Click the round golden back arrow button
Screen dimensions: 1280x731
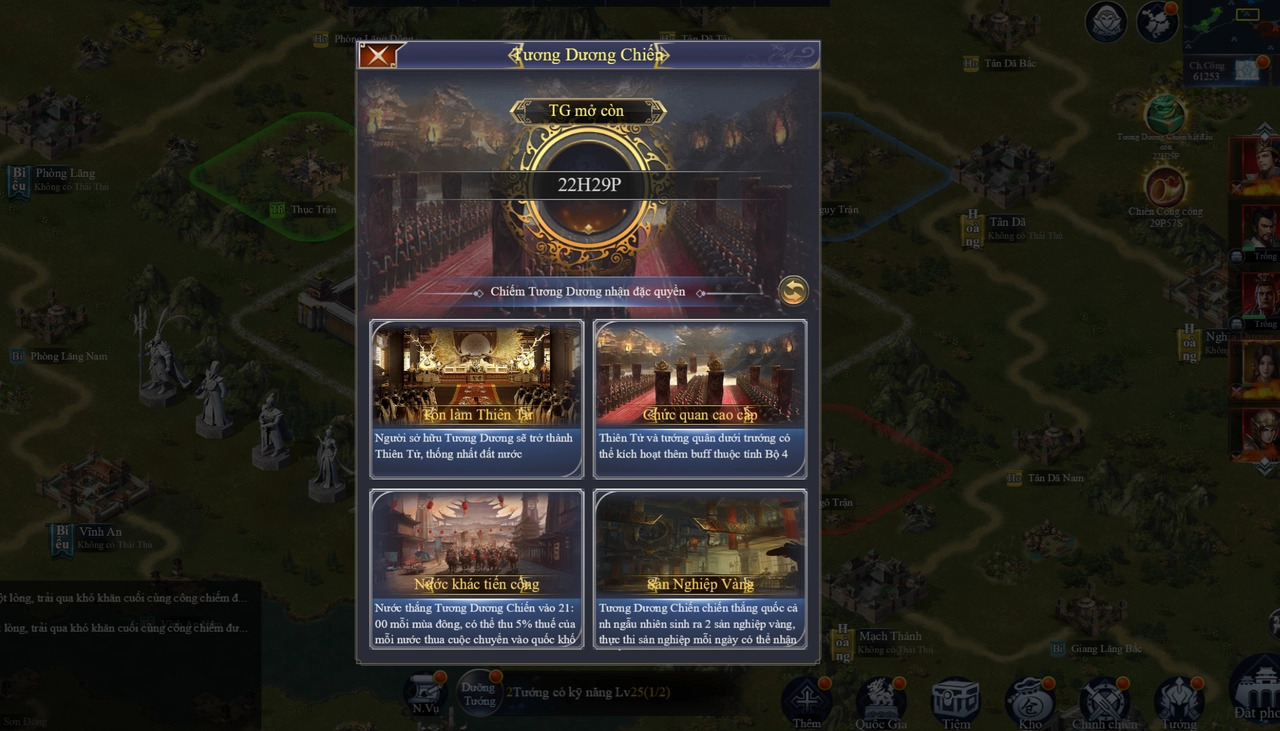pyautogui.click(x=793, y=291)
